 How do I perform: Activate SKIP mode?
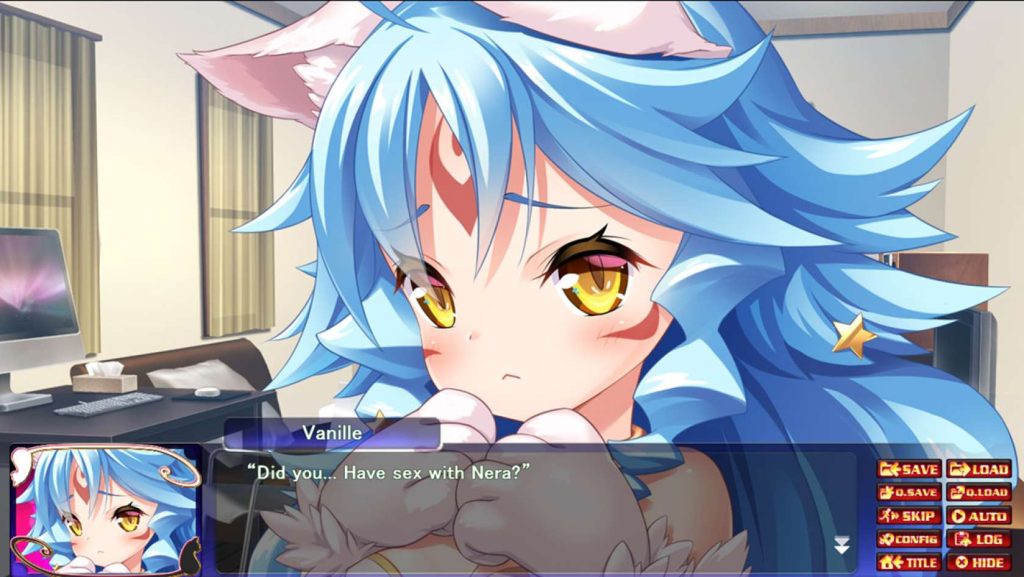tap(908, 516)
